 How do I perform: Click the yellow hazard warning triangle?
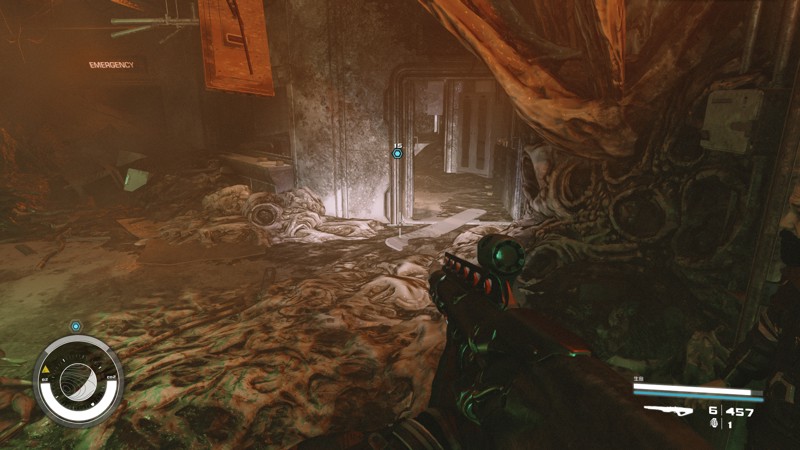click(45, 372)
